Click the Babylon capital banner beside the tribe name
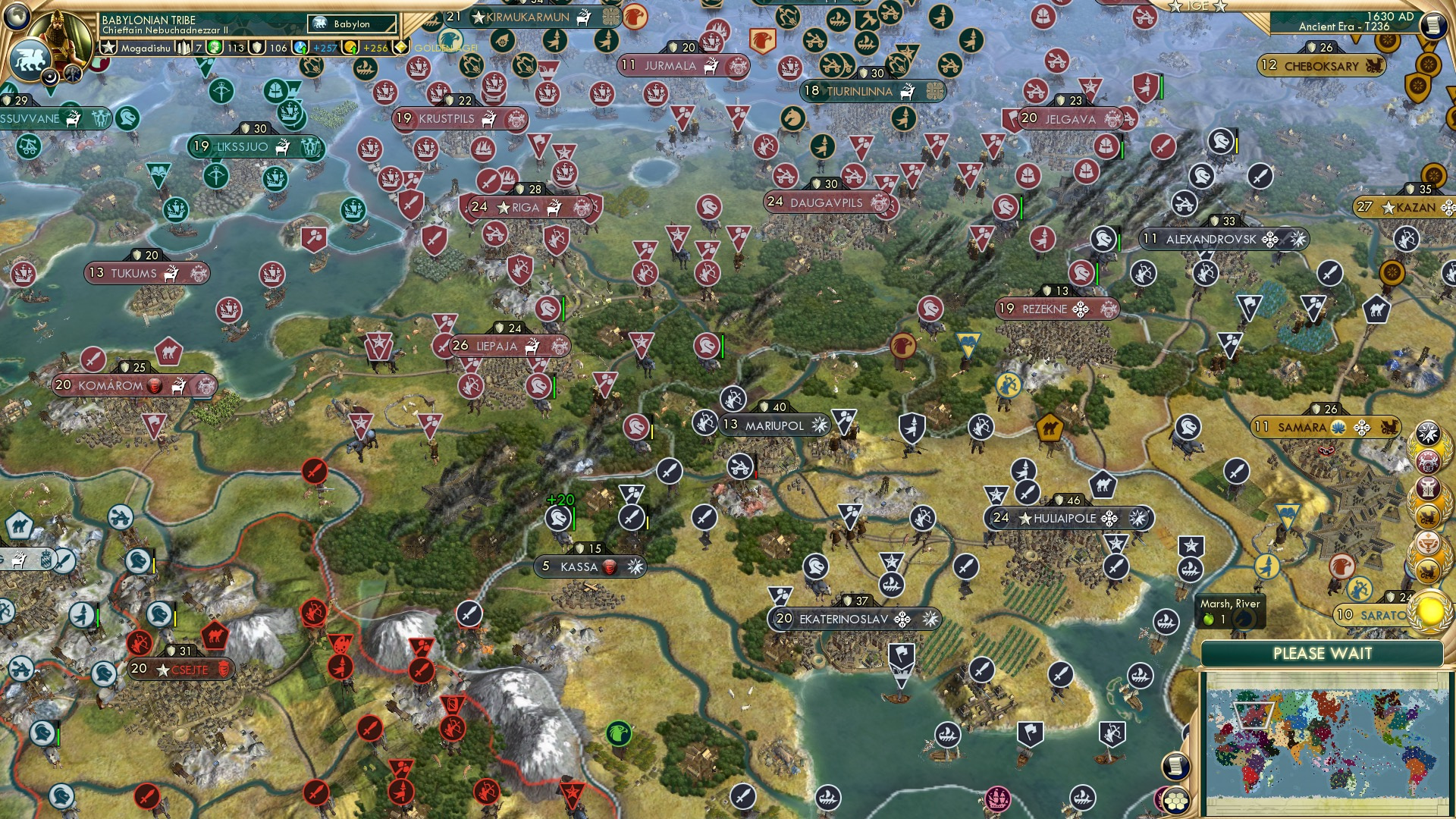Screen dimensions: 1456x819 (351, 24)
